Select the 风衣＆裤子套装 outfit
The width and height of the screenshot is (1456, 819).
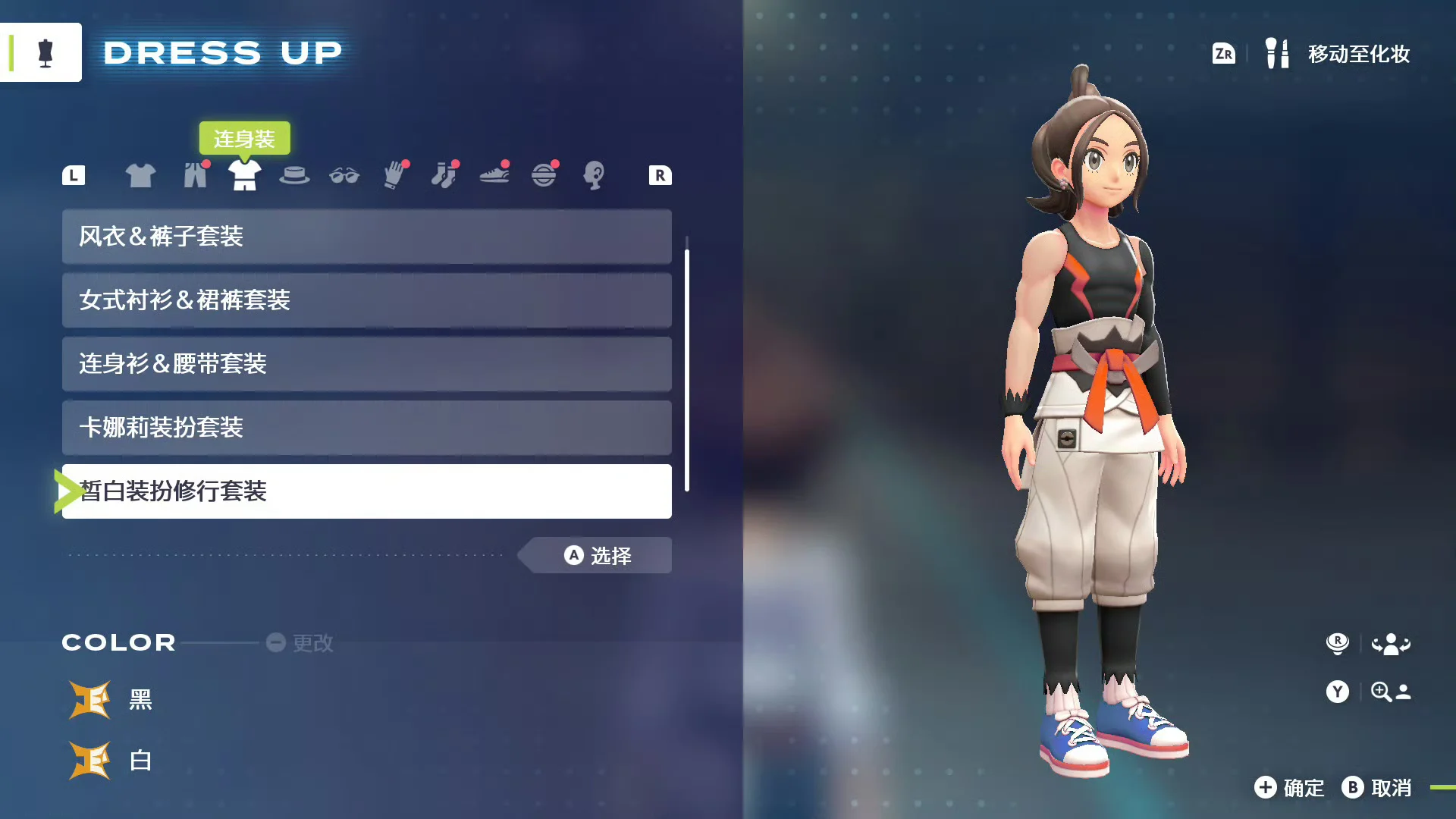[366, 237]
